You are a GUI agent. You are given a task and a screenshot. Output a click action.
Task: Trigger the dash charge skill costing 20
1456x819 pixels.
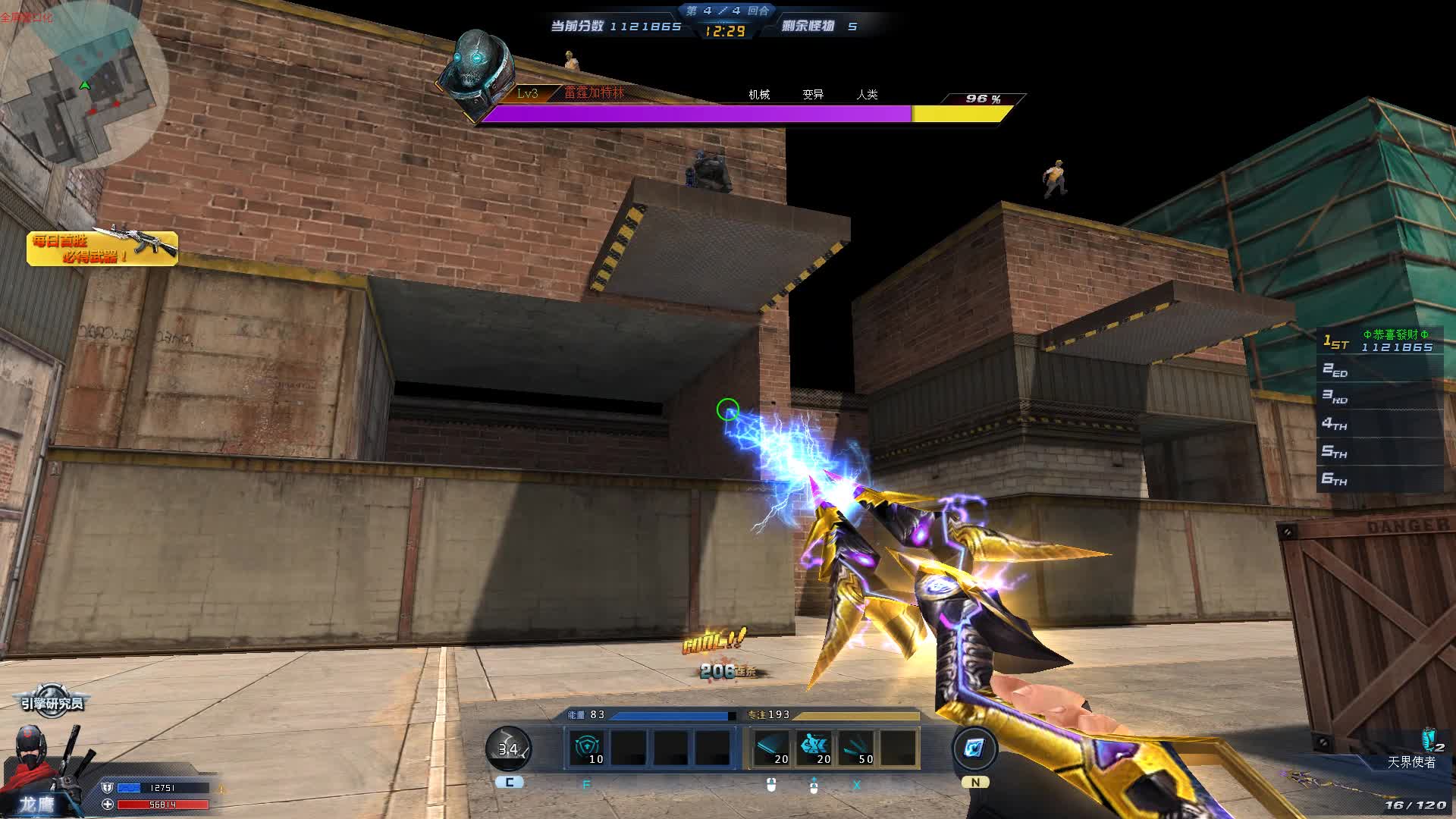tap(814, 748)
